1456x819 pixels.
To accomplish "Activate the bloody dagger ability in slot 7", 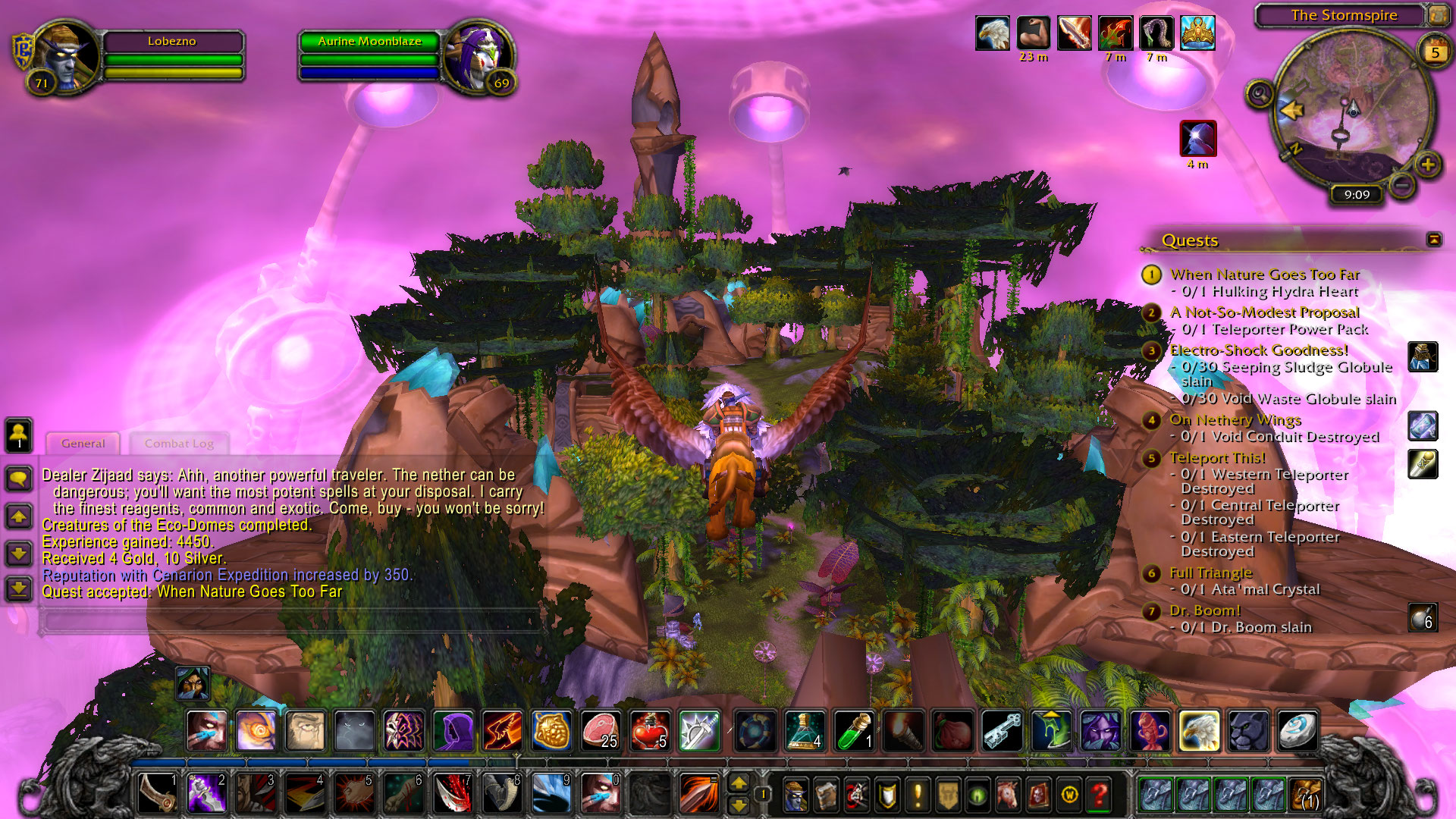I will (453, 794).
